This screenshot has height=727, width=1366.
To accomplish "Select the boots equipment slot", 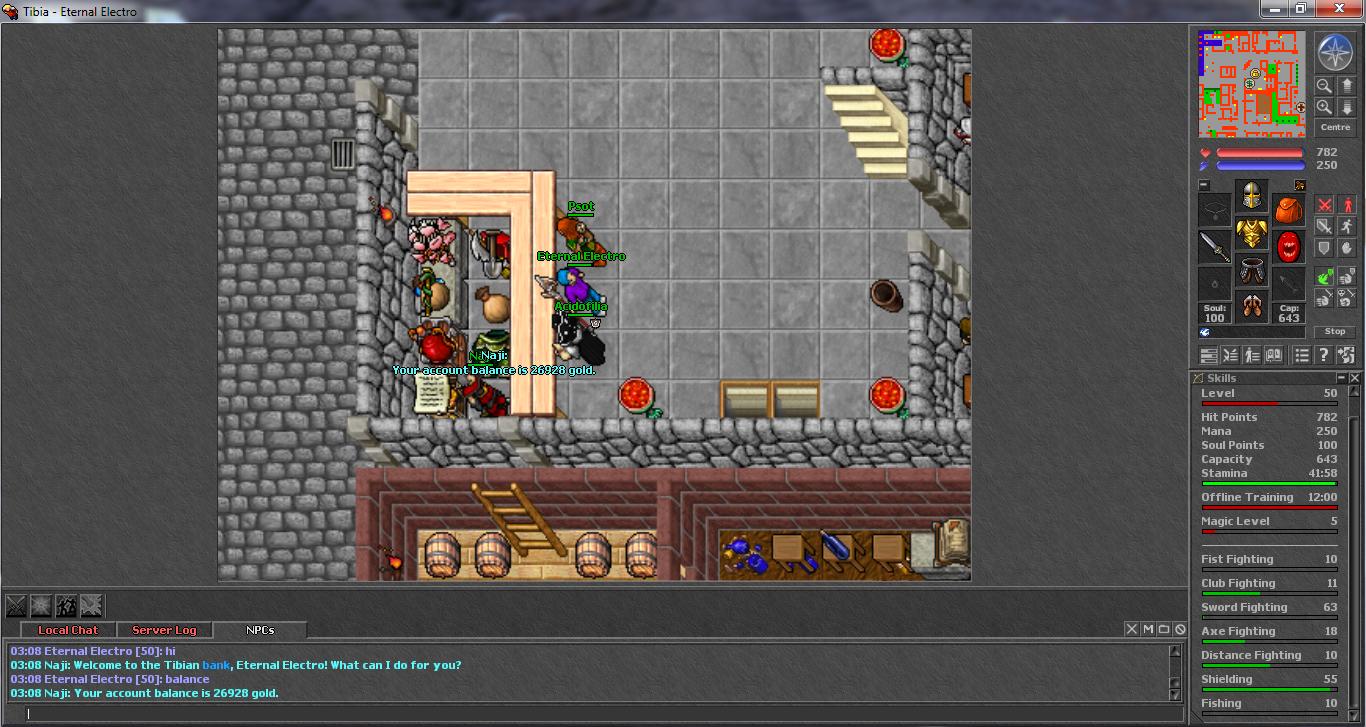I will tap(1251, 306).
